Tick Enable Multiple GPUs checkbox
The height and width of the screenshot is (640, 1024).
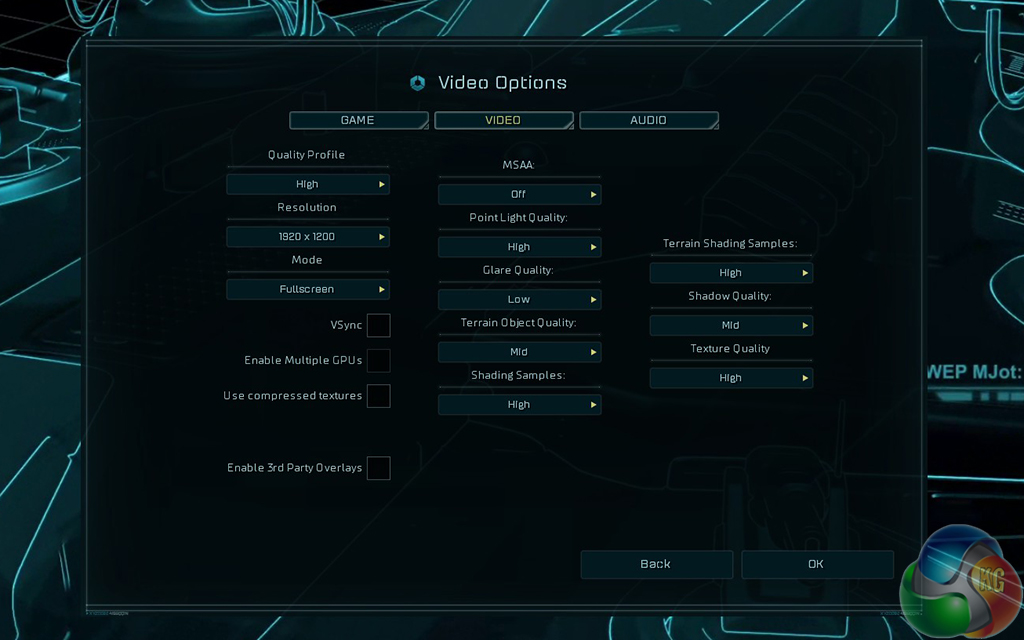(378, 360)
